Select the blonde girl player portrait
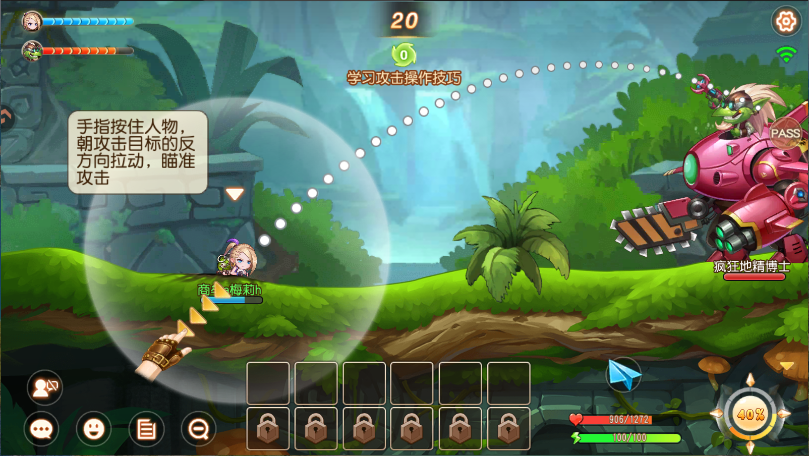The image size is (809, 456). click(32, 20)
